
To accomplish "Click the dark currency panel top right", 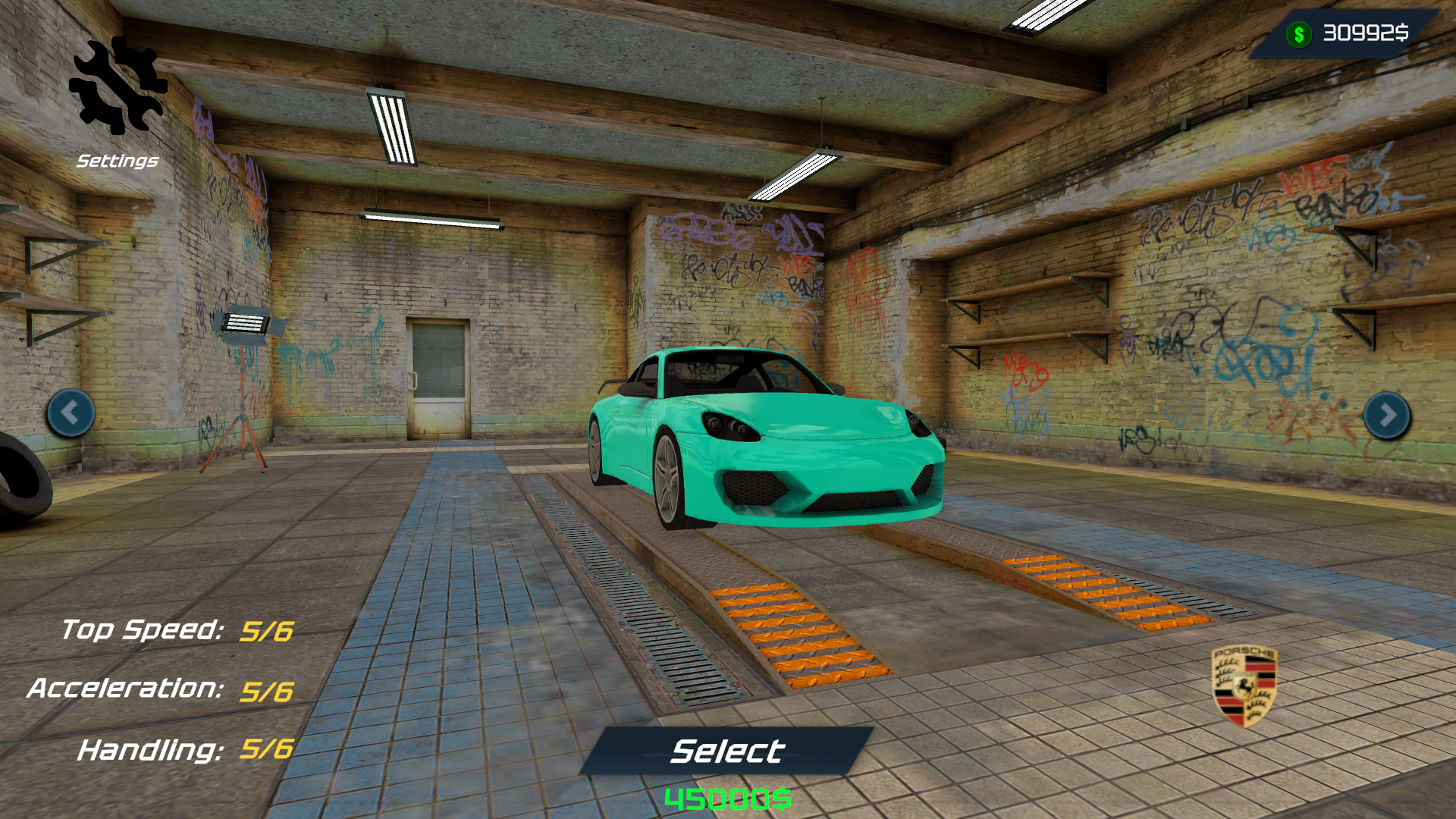I will 1350,32.
